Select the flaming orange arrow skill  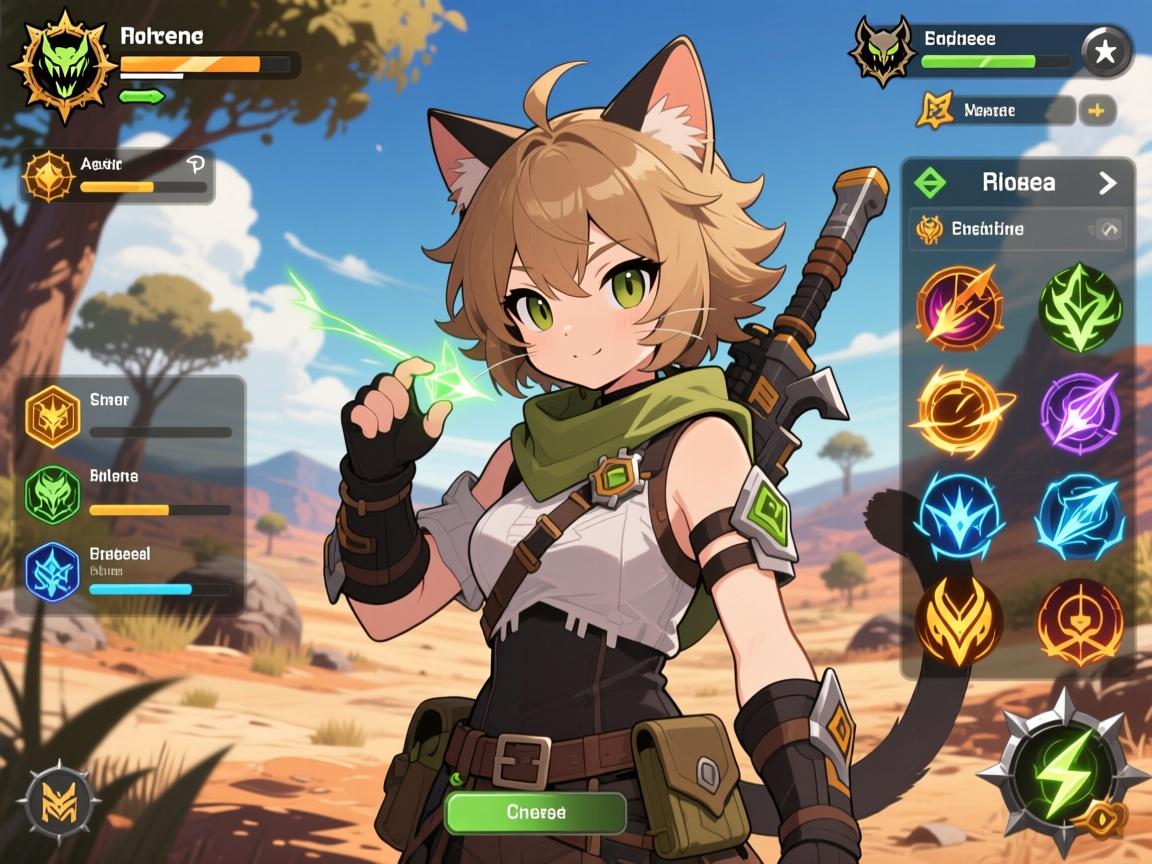point(959,305)
